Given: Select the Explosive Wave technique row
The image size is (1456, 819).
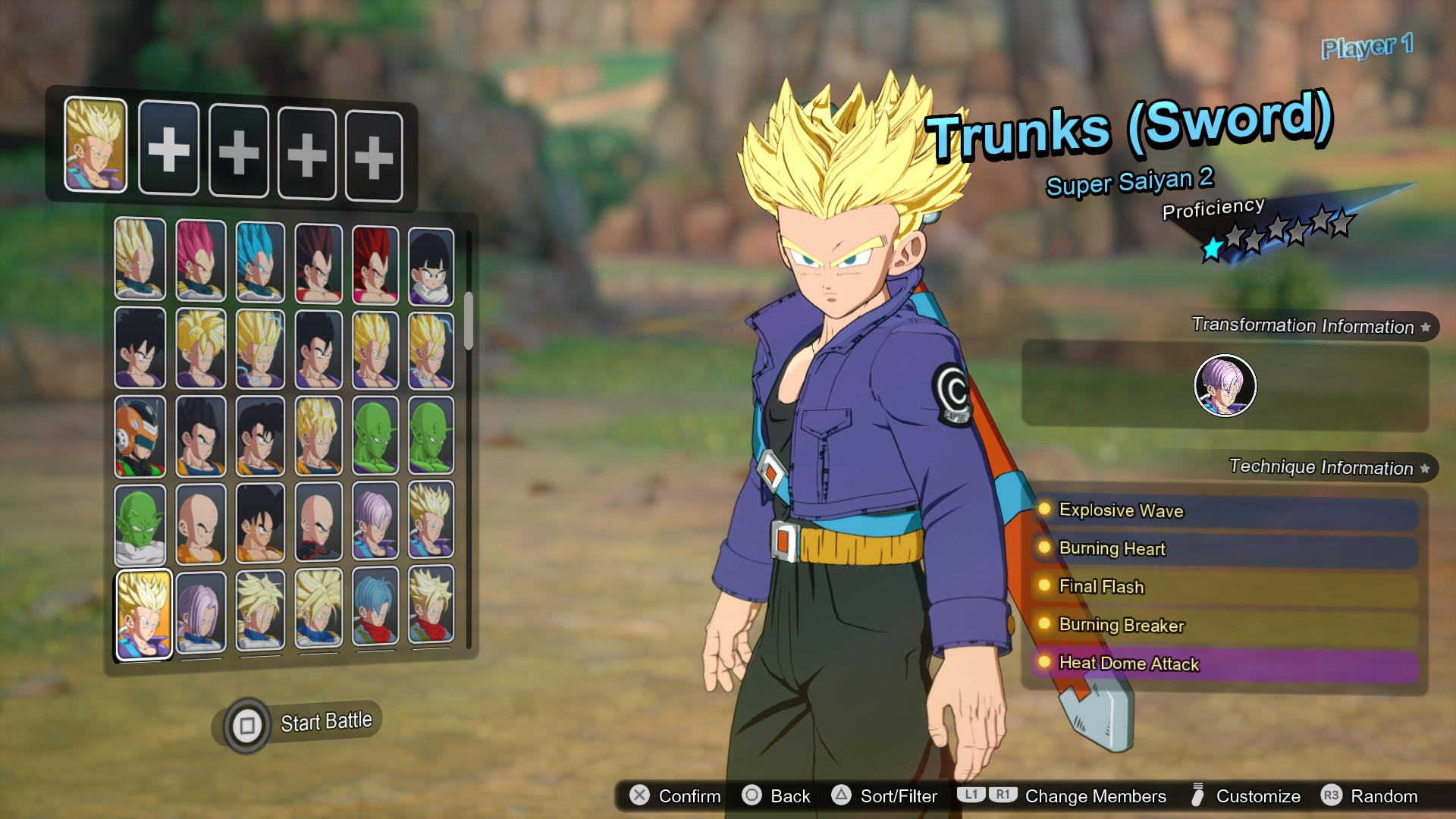Looking at the screenshot, I should point(1224,511).
